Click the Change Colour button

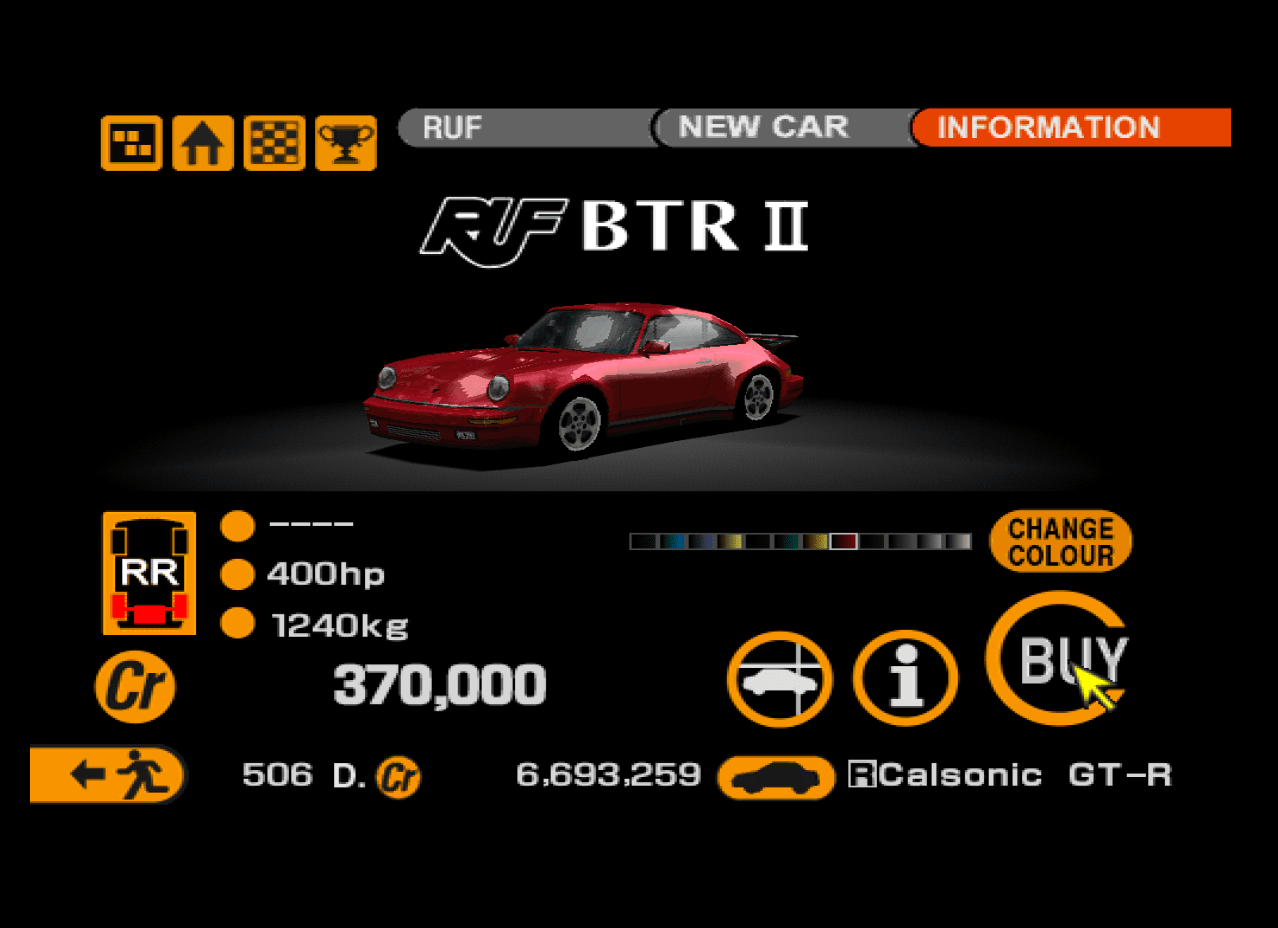pyautogui.click(x=1060, y=542)
